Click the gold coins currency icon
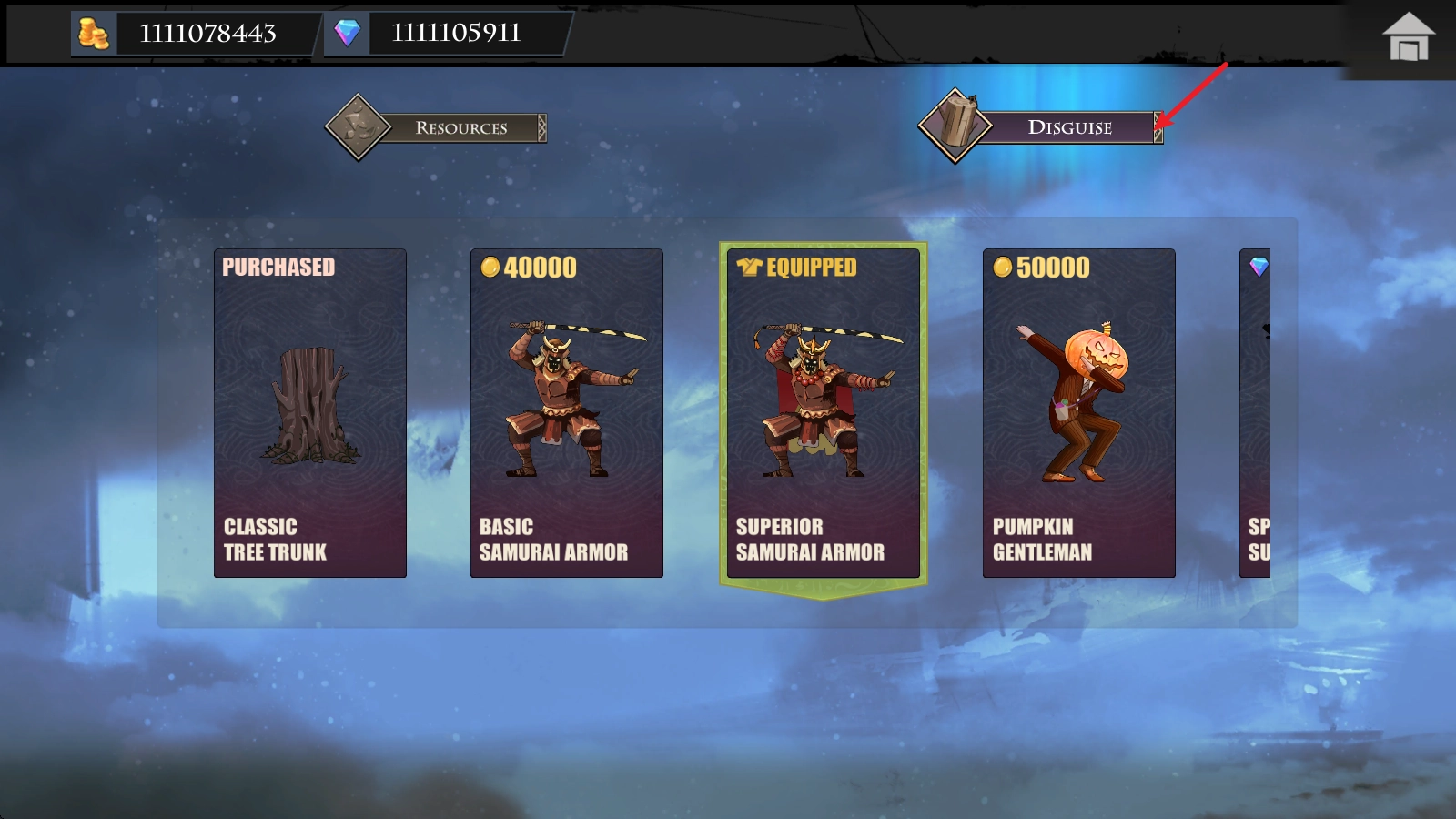Image resolution: width=1456 pixels, height=819 pixels. point(94,34)
